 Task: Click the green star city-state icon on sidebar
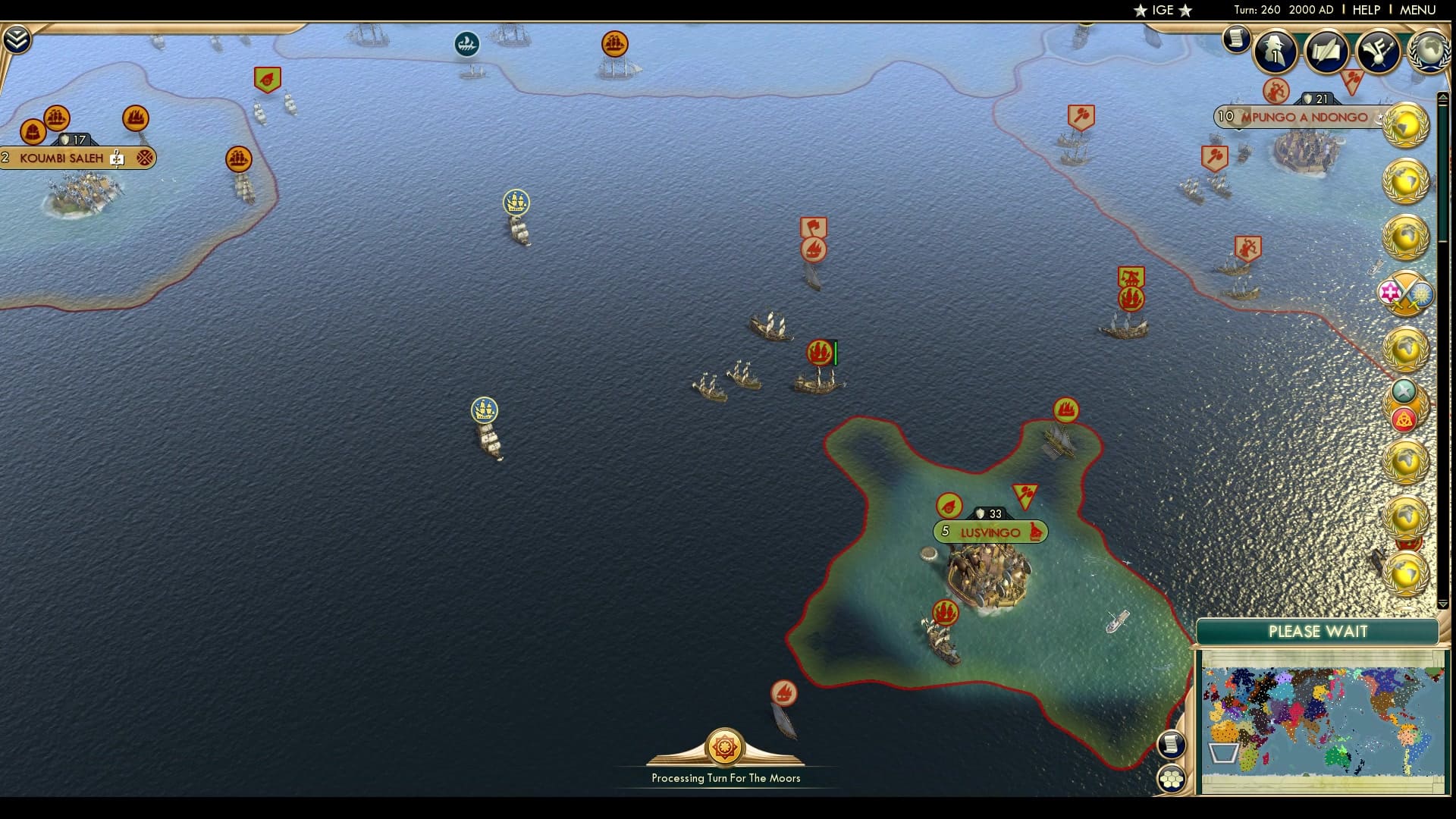[1404, 392]
